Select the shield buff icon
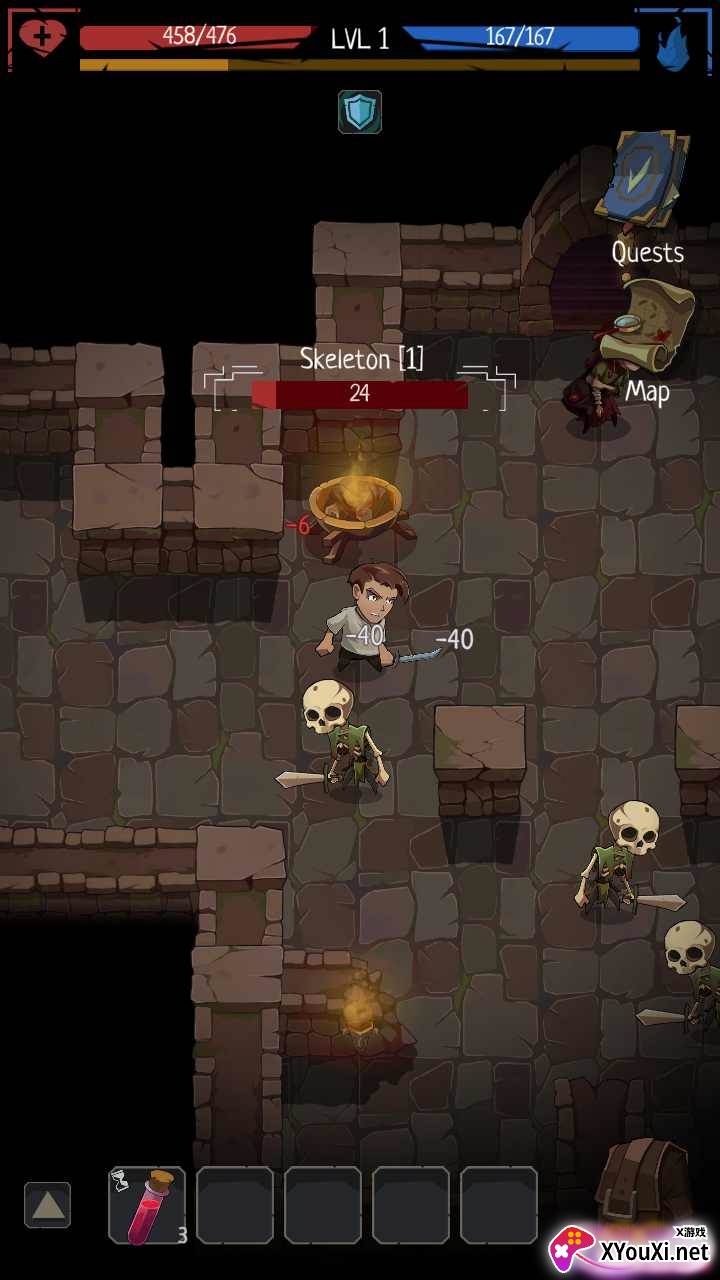This screenshot has width=720, height=1280. pyautogui.click(x=359, y=112)
